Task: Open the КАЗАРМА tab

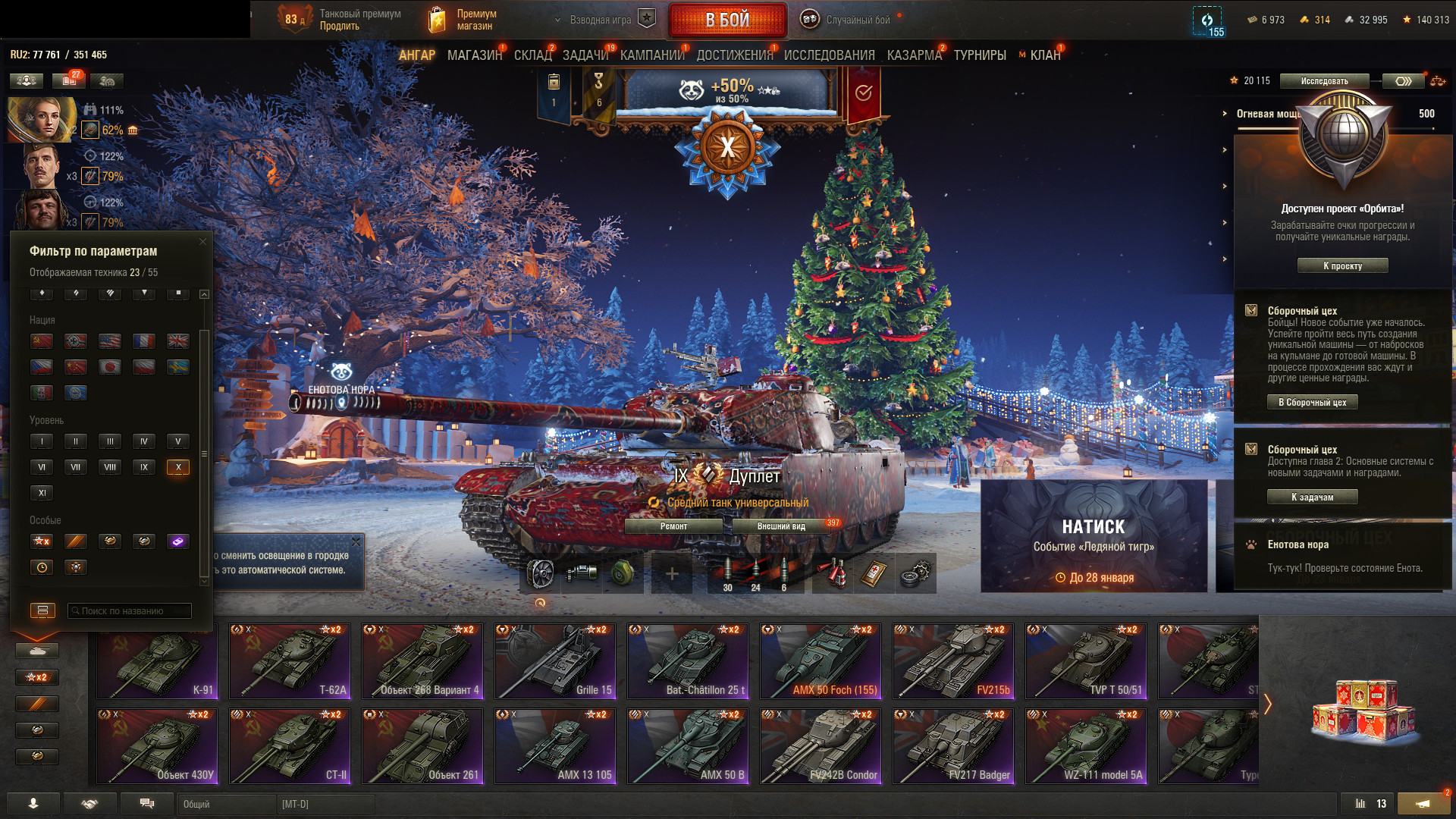Action: [x=914, y=55]
